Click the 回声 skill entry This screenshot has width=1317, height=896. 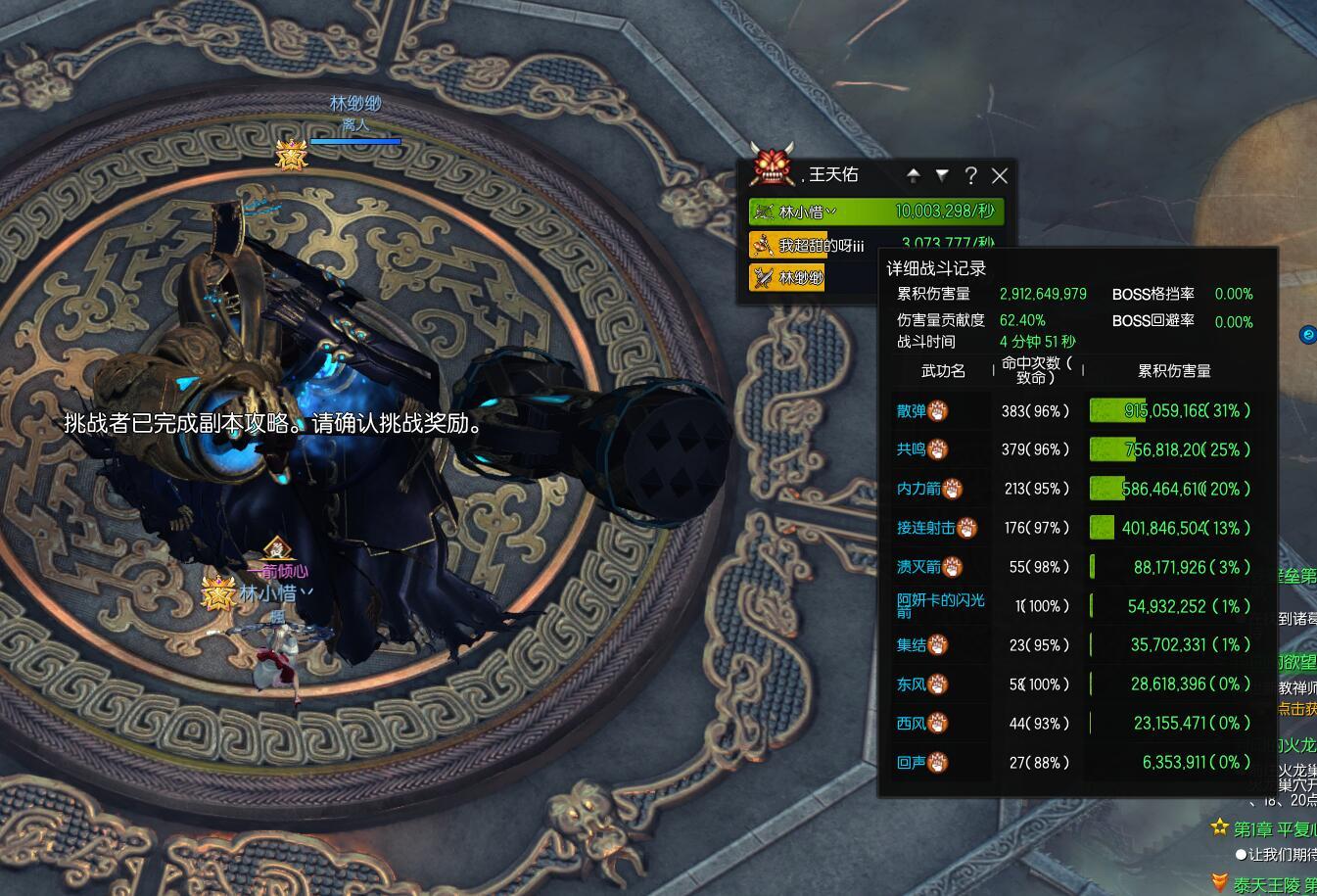click(x=912, y=762)
